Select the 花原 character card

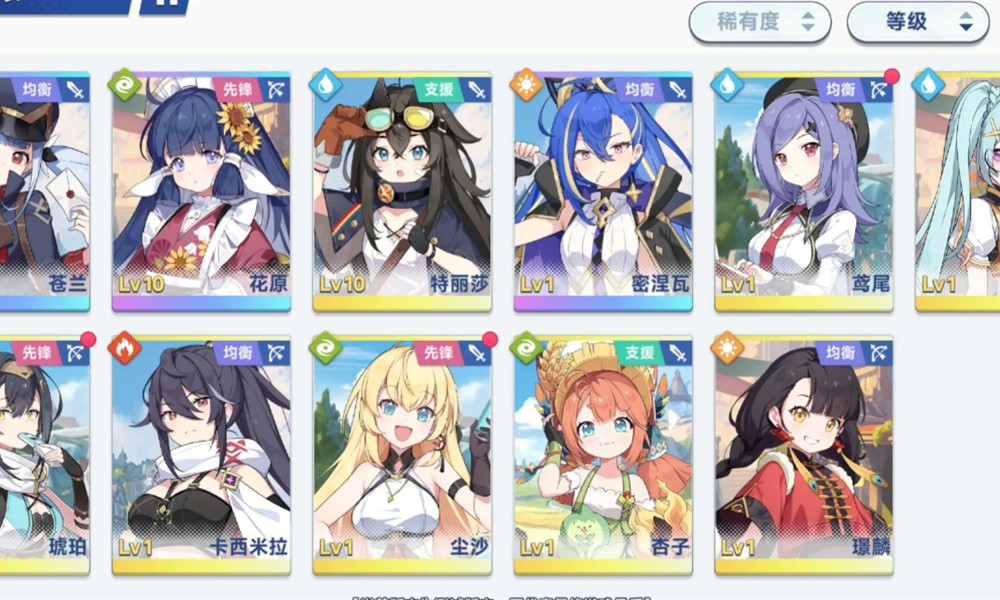coord(201,190)
